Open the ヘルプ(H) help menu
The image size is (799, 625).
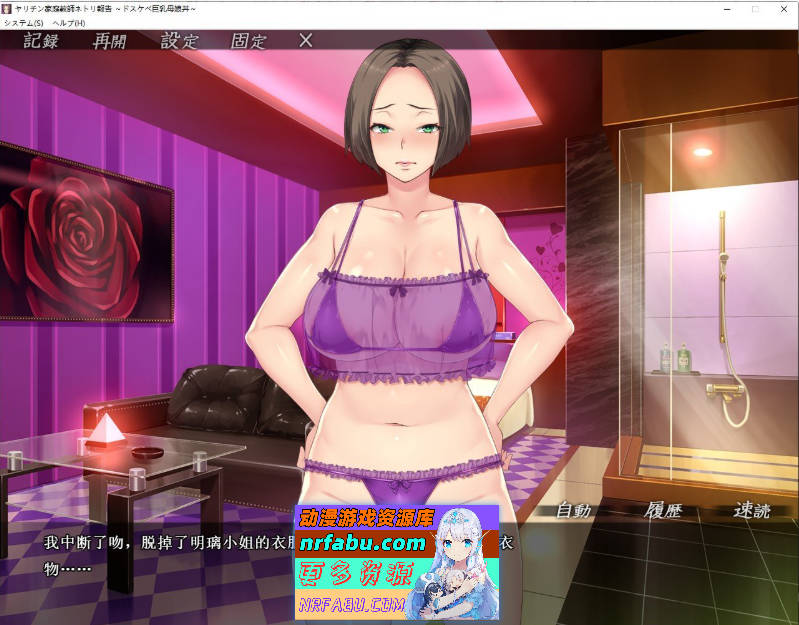(70, 22)
